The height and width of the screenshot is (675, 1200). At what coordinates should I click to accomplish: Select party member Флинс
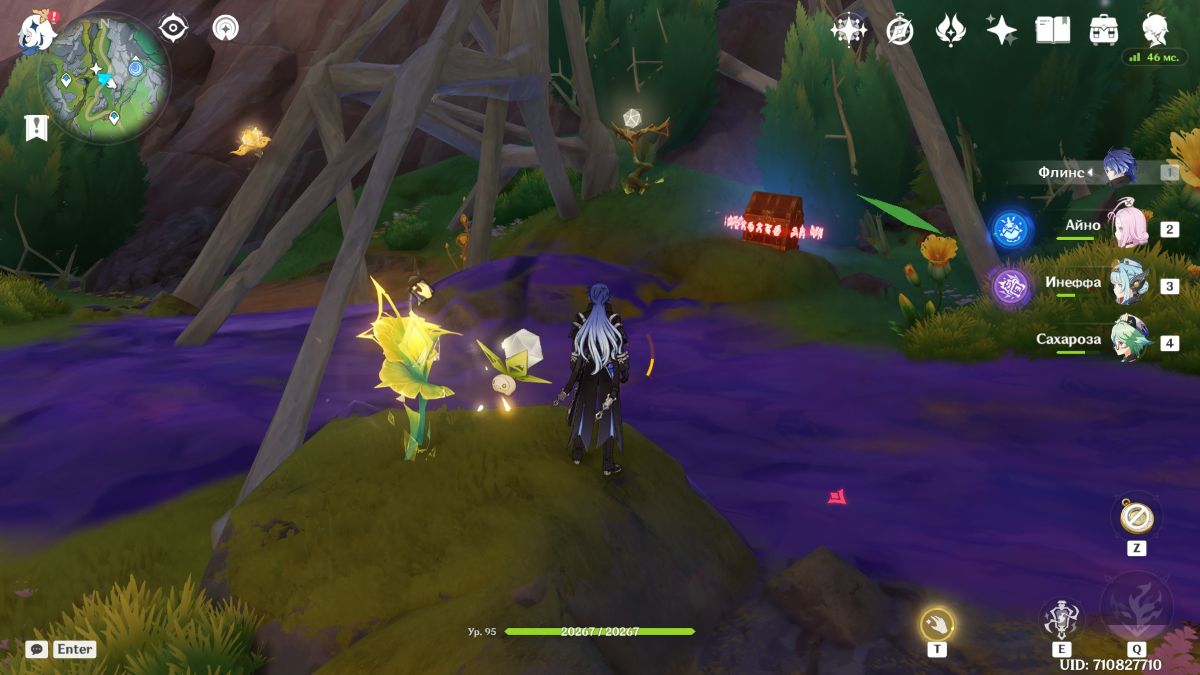click(1120, 171)
